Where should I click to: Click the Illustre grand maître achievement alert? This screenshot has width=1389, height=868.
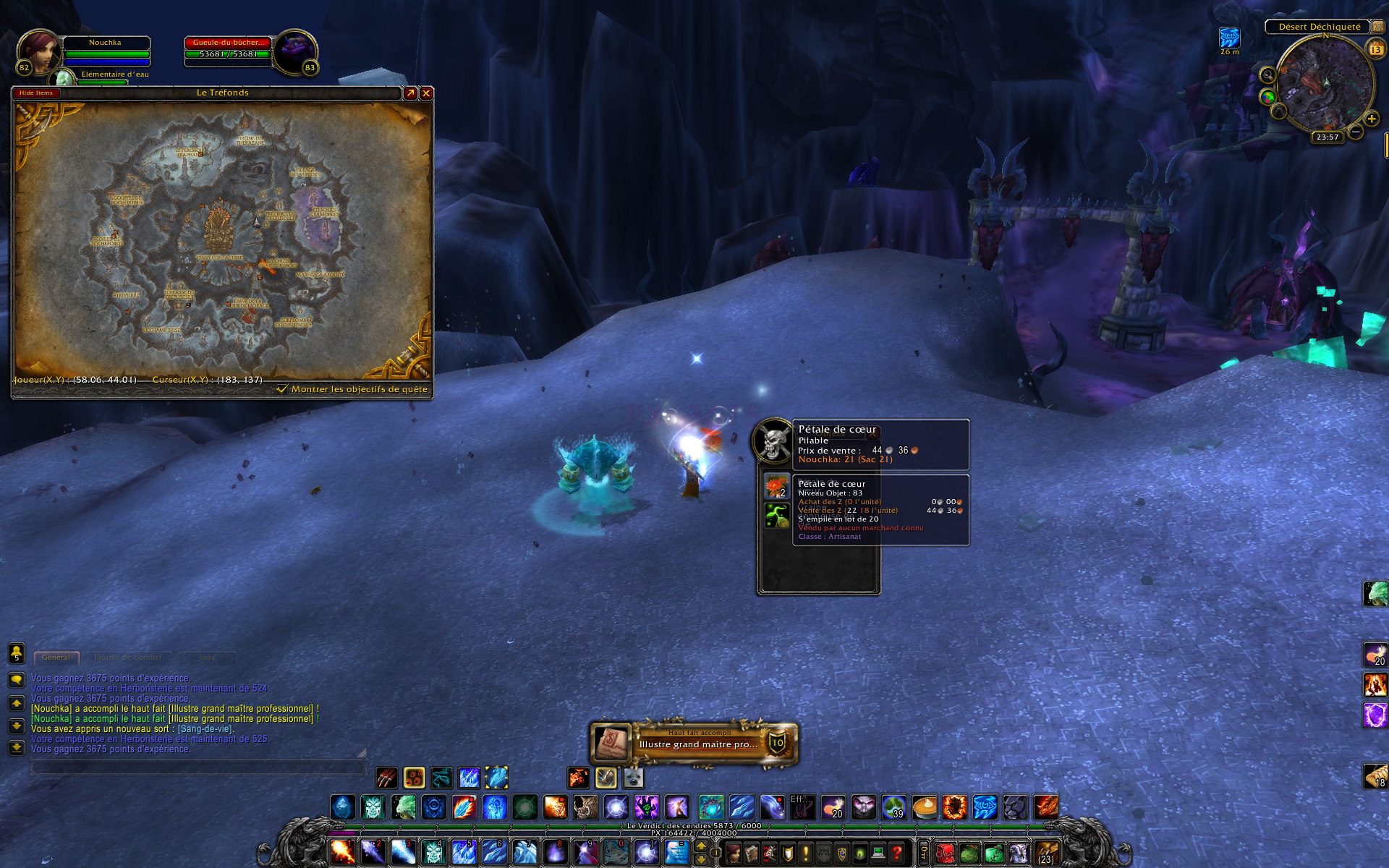[x=694, y=743]
